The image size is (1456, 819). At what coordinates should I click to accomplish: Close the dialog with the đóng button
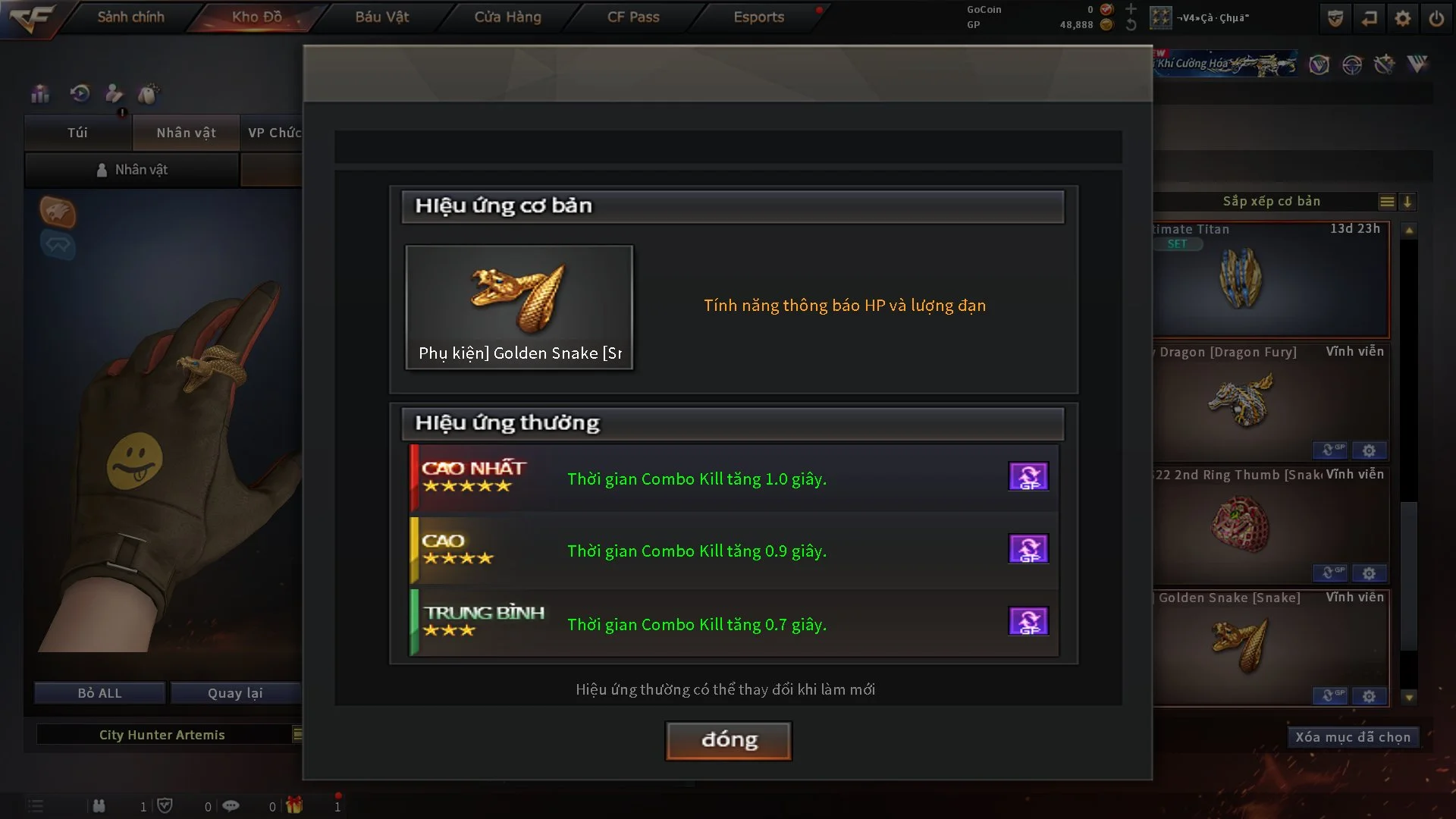[x=728, y=740]
